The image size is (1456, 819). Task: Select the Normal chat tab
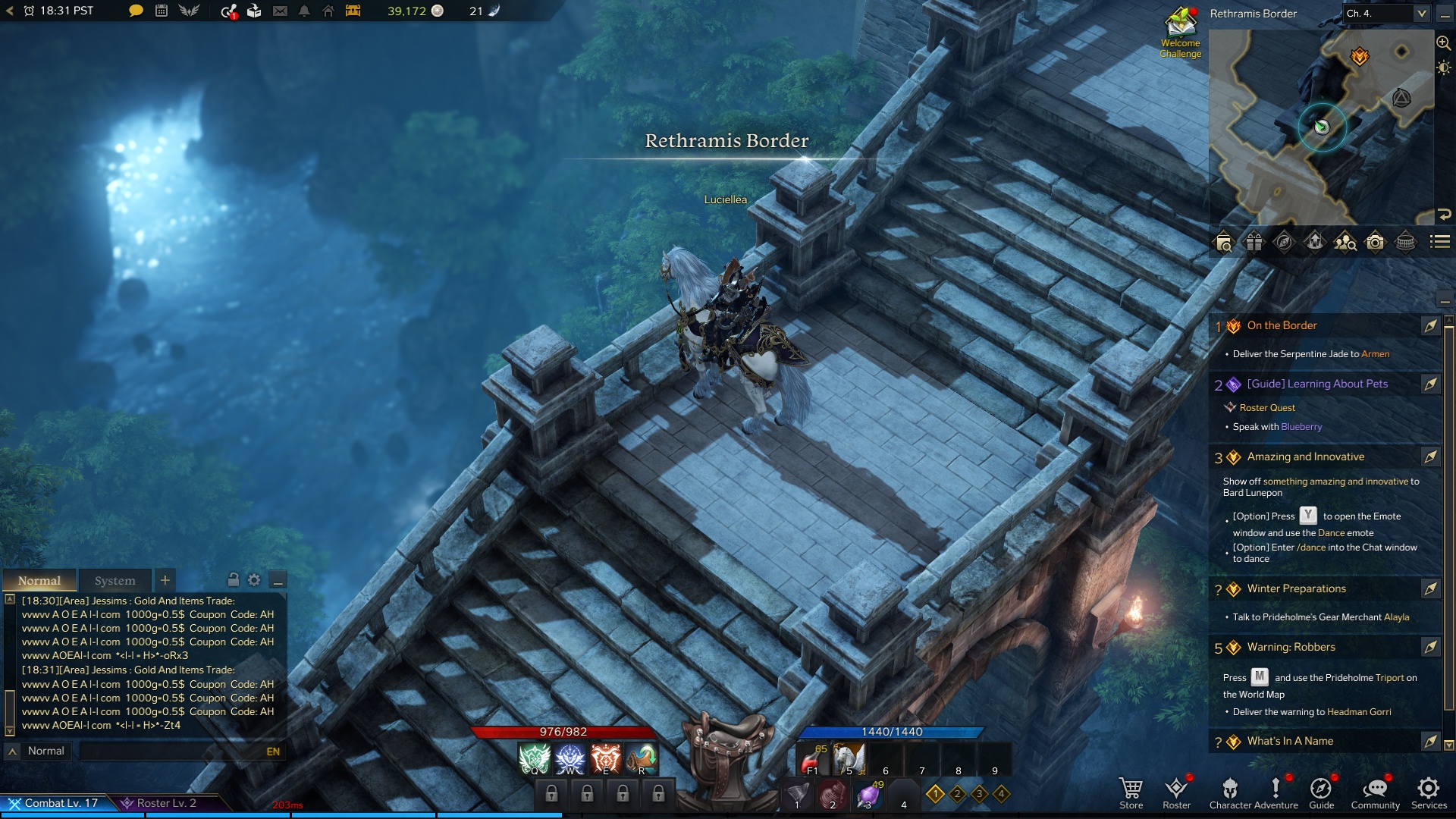39,580
